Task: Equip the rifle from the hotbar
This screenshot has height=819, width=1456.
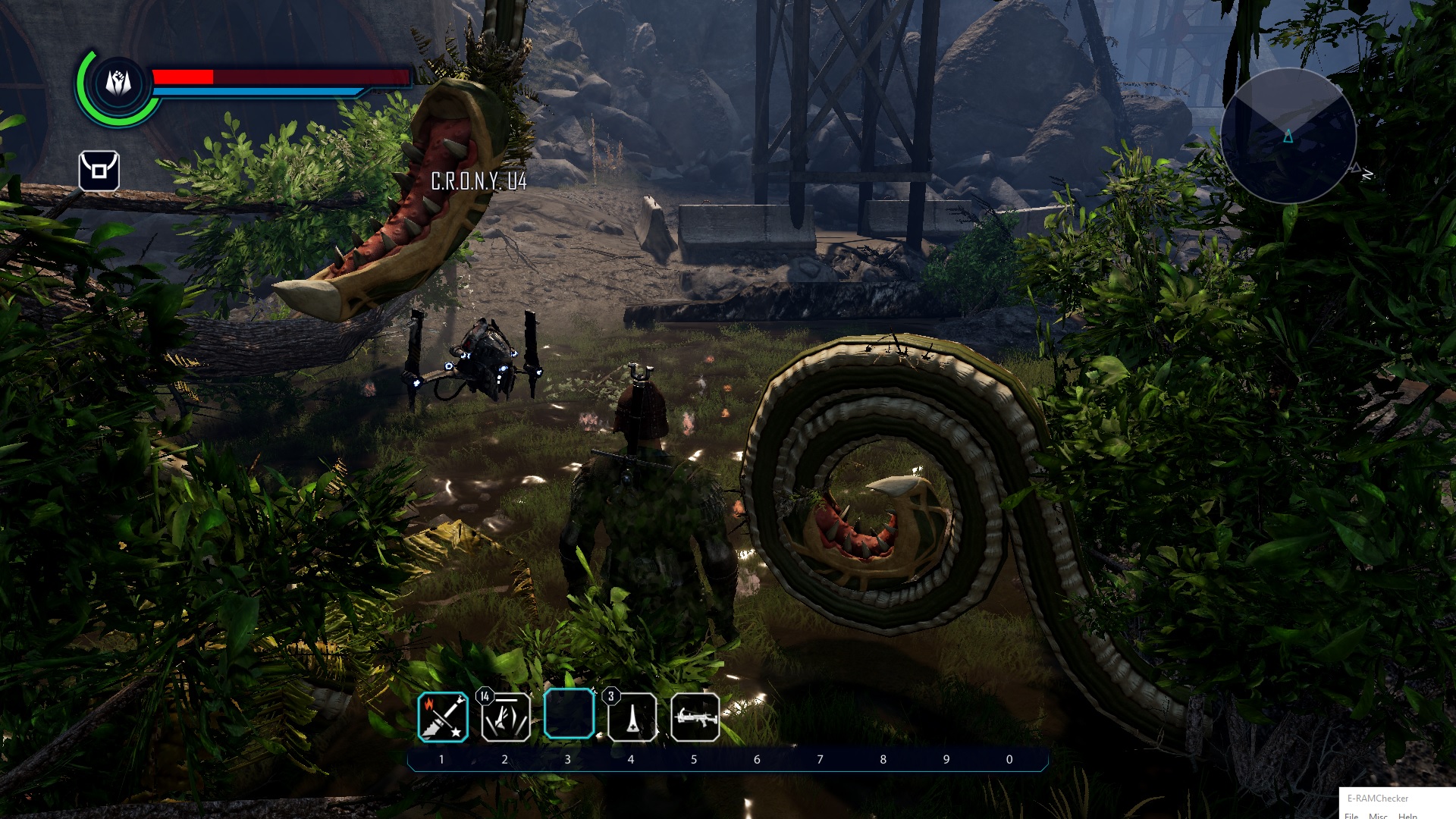Action: [x=695, y=717]
